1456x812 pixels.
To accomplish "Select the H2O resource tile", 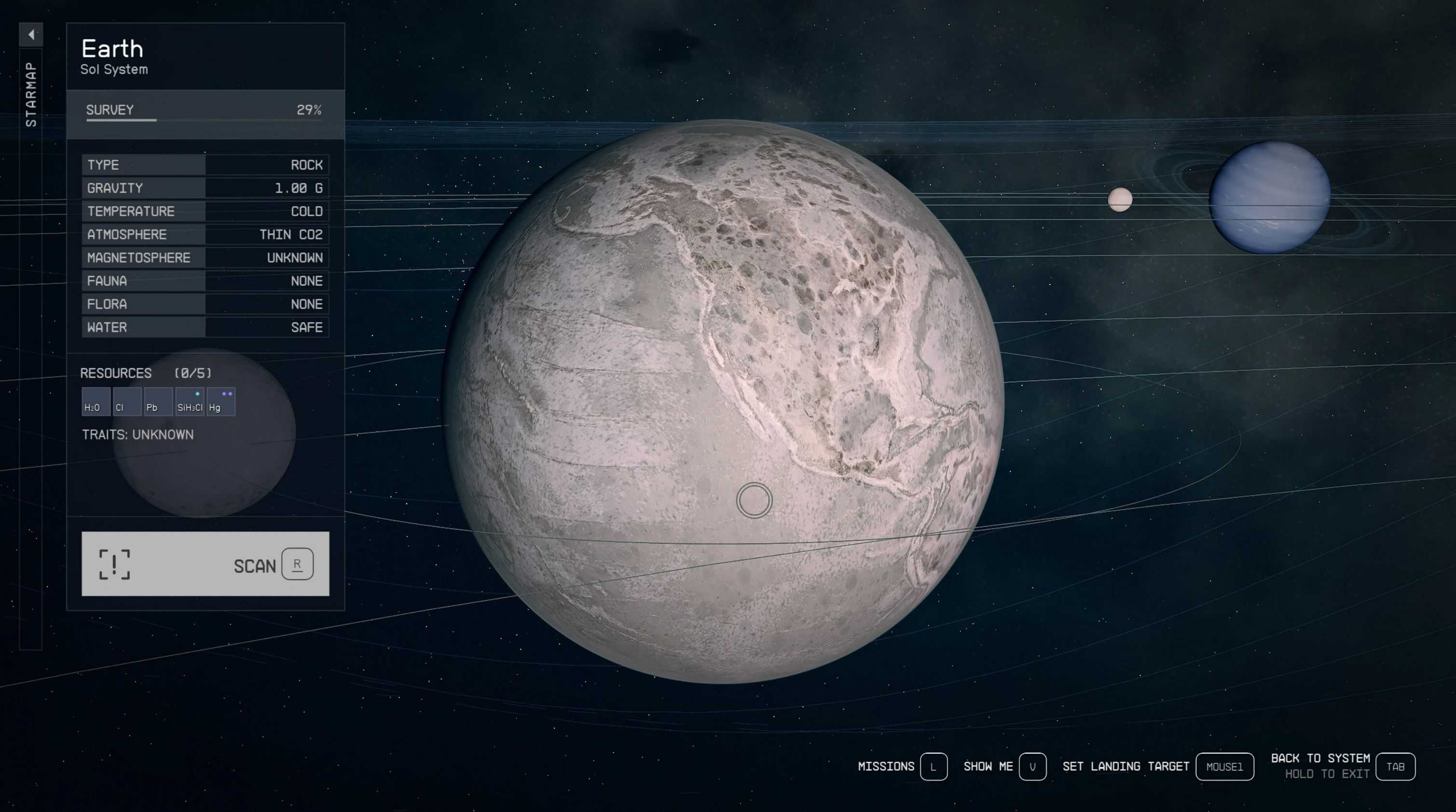I will (96, 402).
